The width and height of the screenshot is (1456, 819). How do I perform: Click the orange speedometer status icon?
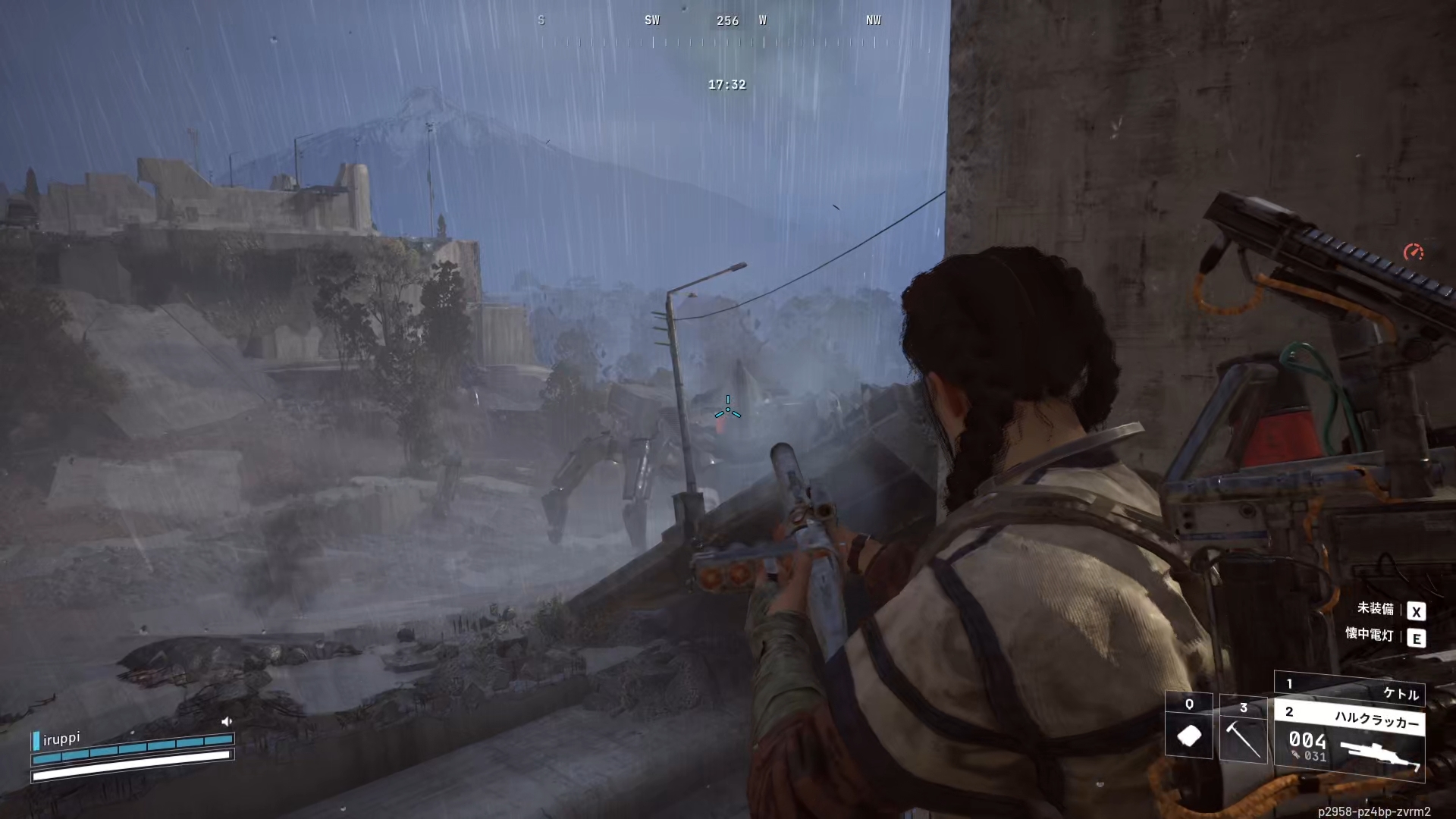click(x=1413, y=252)
